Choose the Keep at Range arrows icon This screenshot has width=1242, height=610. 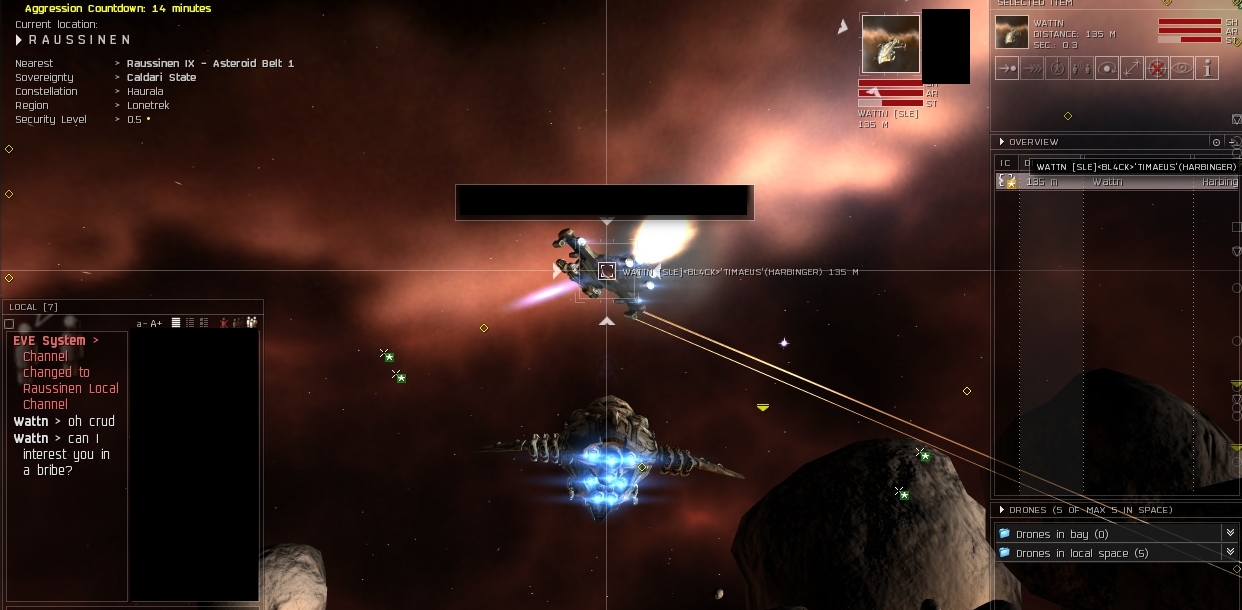pyautogui.click(x=1132, y=69)
